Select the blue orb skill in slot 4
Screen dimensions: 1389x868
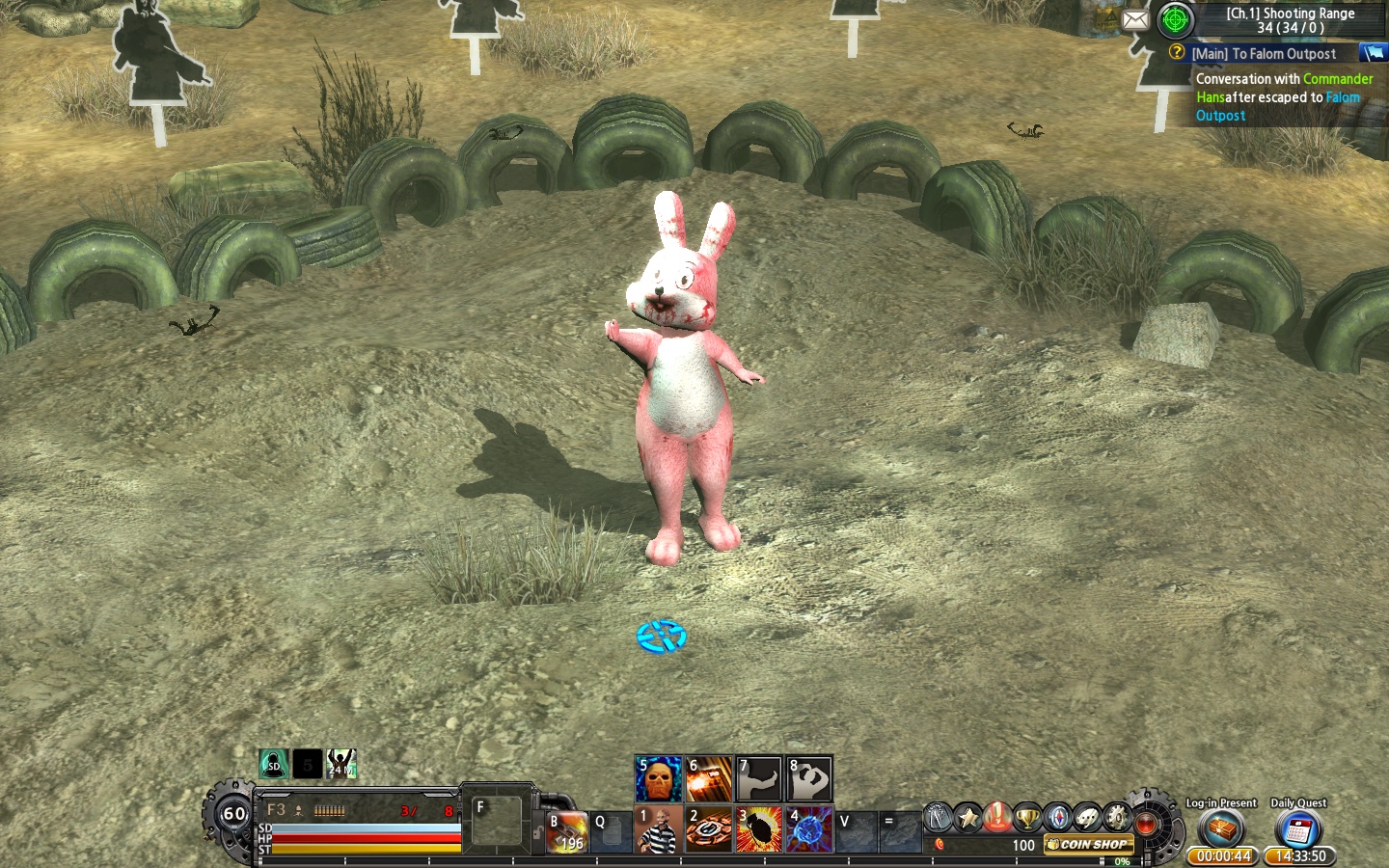coord(810,829)
